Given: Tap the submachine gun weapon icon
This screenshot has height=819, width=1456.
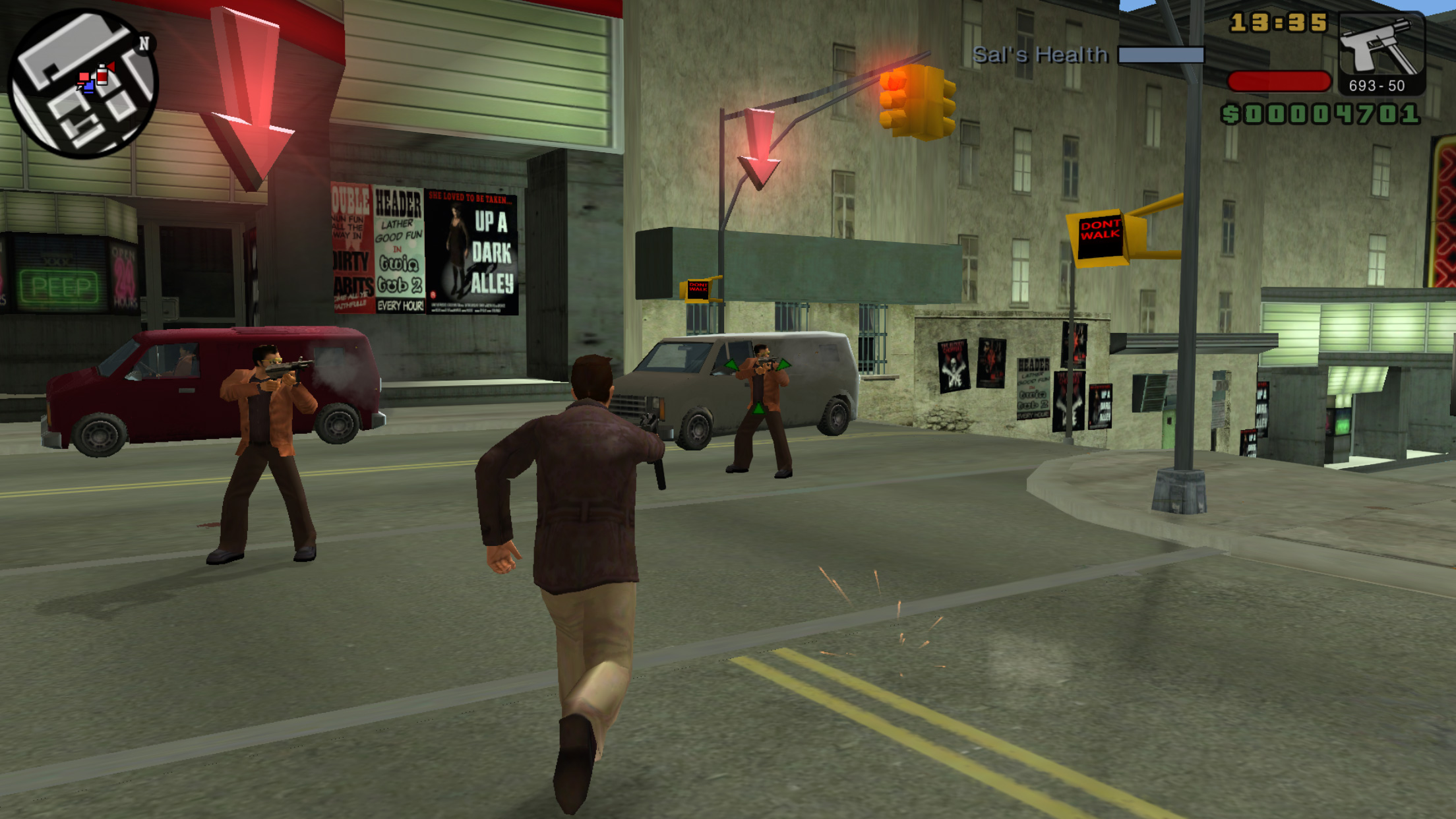Looking at the screenshot, I should [x=1381, y=48].
